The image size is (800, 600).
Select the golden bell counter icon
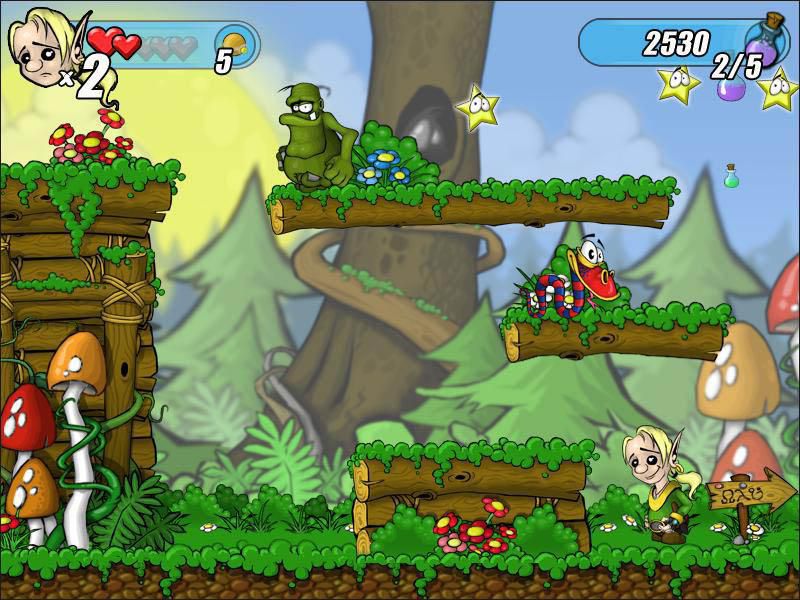pyautogui.click(x=233, y=42)
